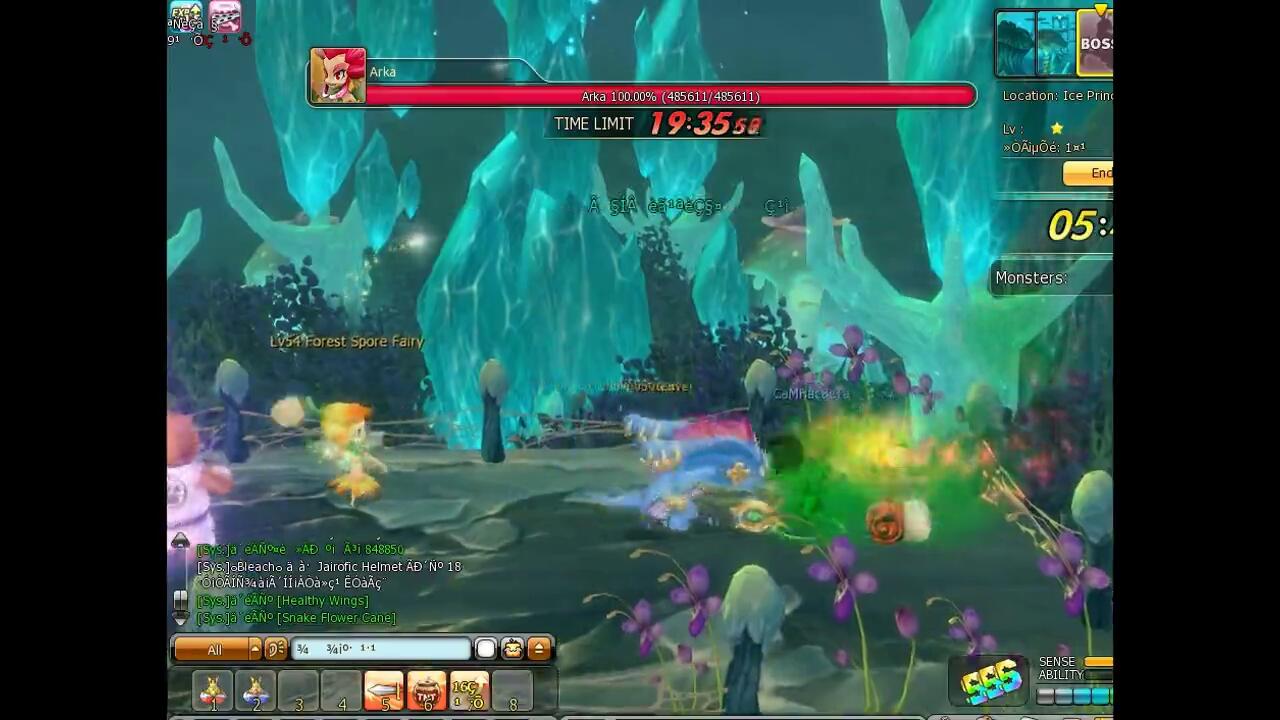Screen dimensions: 1280x720
Task: Activate the sword skill in slot 5
Action: click(383, 690)
